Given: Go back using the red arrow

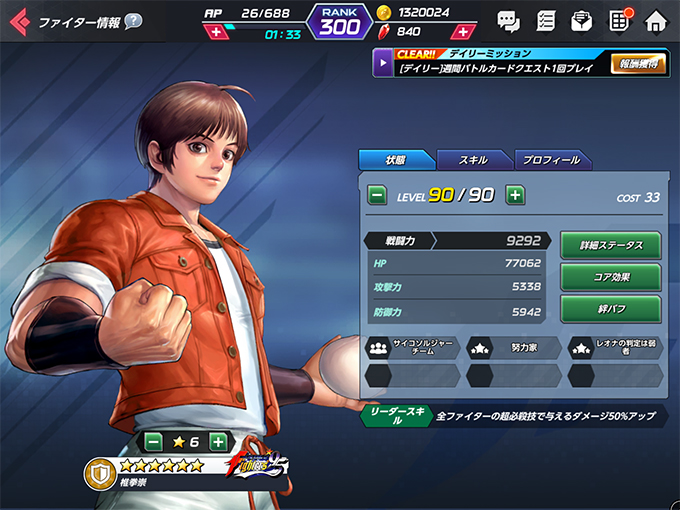Looking at the screenshot, I should tap(19, 21).
